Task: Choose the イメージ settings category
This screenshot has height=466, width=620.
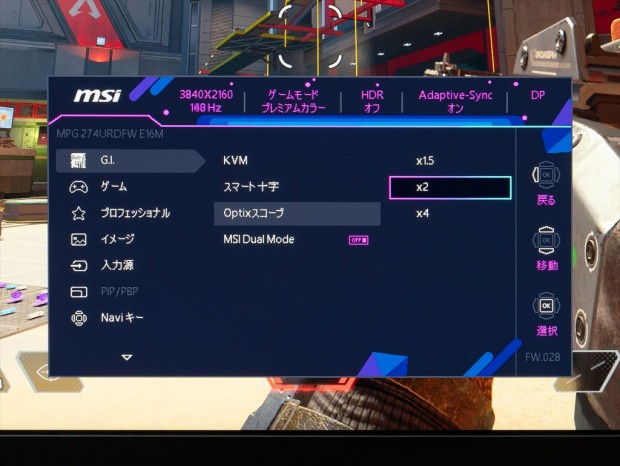Action: [116, 239]
